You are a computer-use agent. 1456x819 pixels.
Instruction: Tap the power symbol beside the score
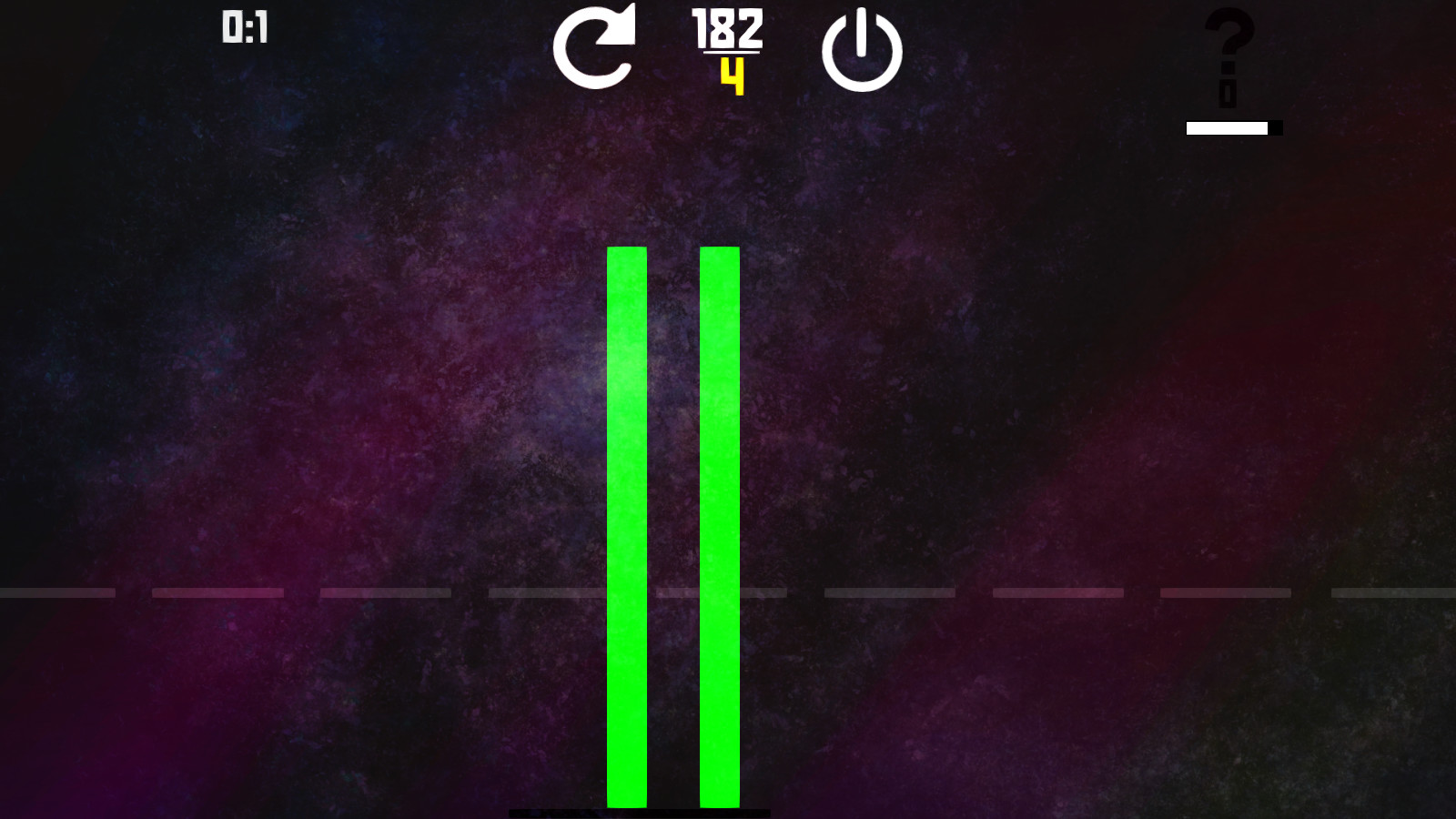pyautogui.click(x=861, y=50)
